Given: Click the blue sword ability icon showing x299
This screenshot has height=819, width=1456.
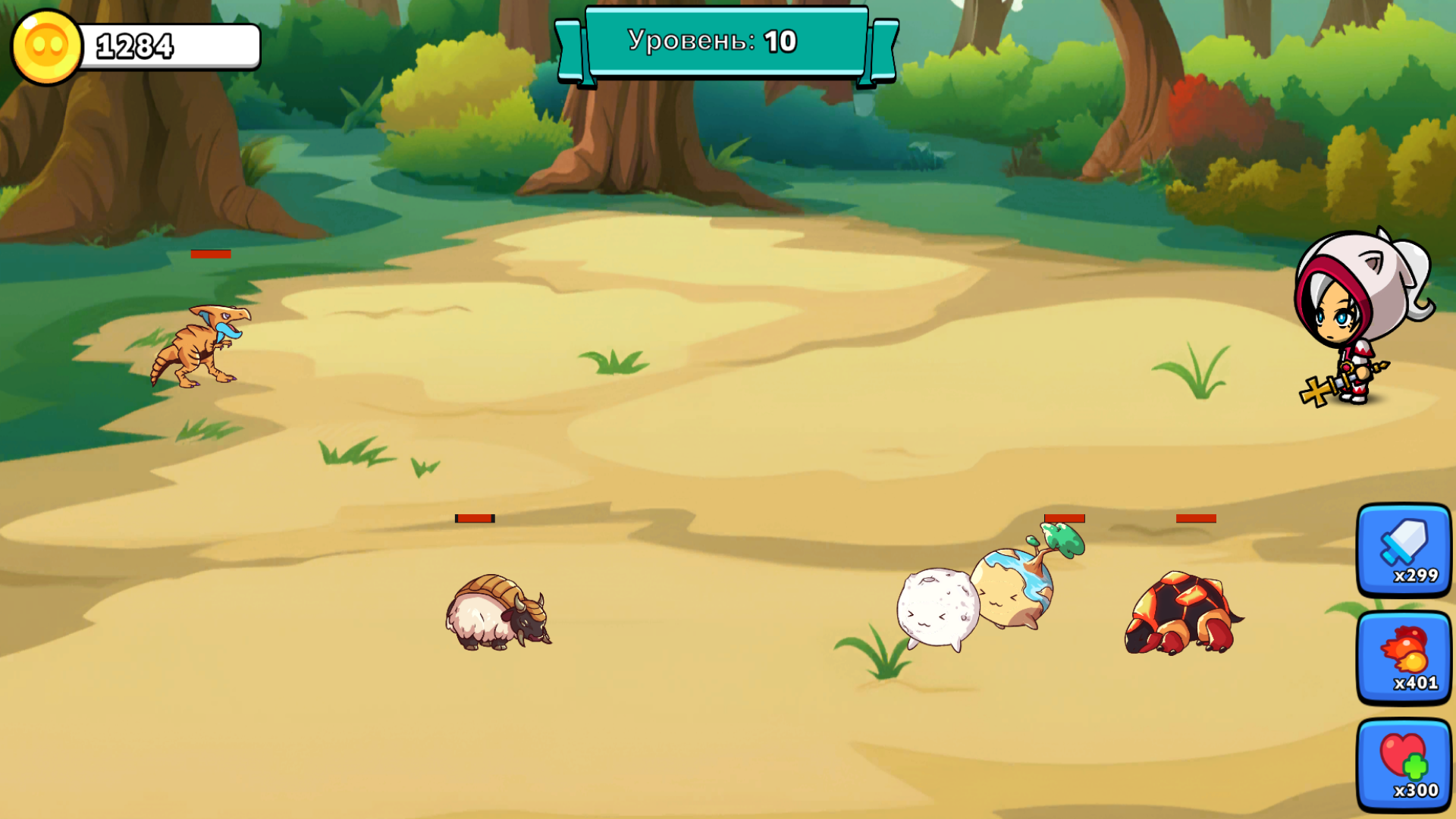Looking at the screenshot, I should (1404, 551).
